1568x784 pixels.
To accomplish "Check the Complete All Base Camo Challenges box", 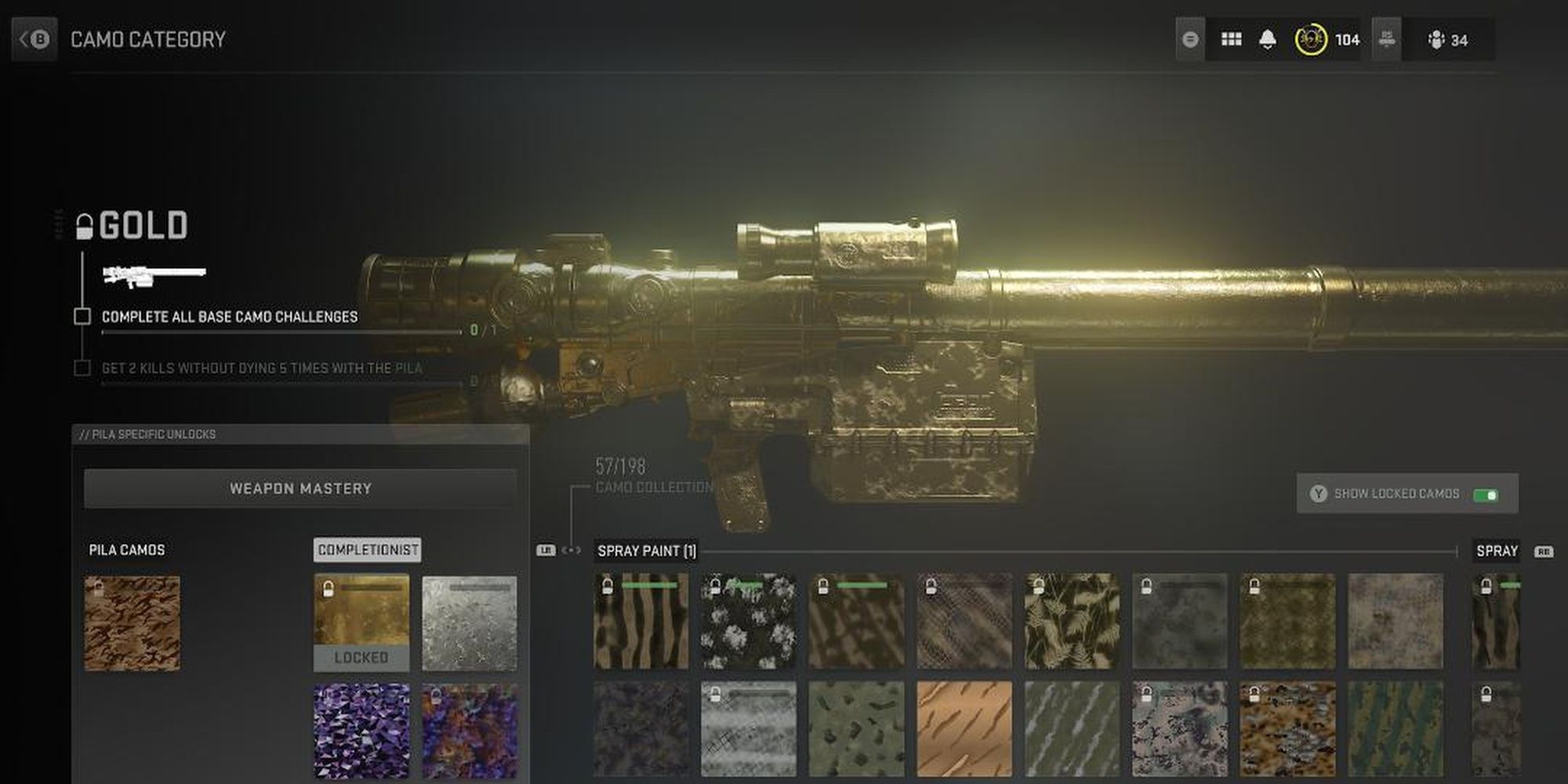I will (x=83, y=317).
